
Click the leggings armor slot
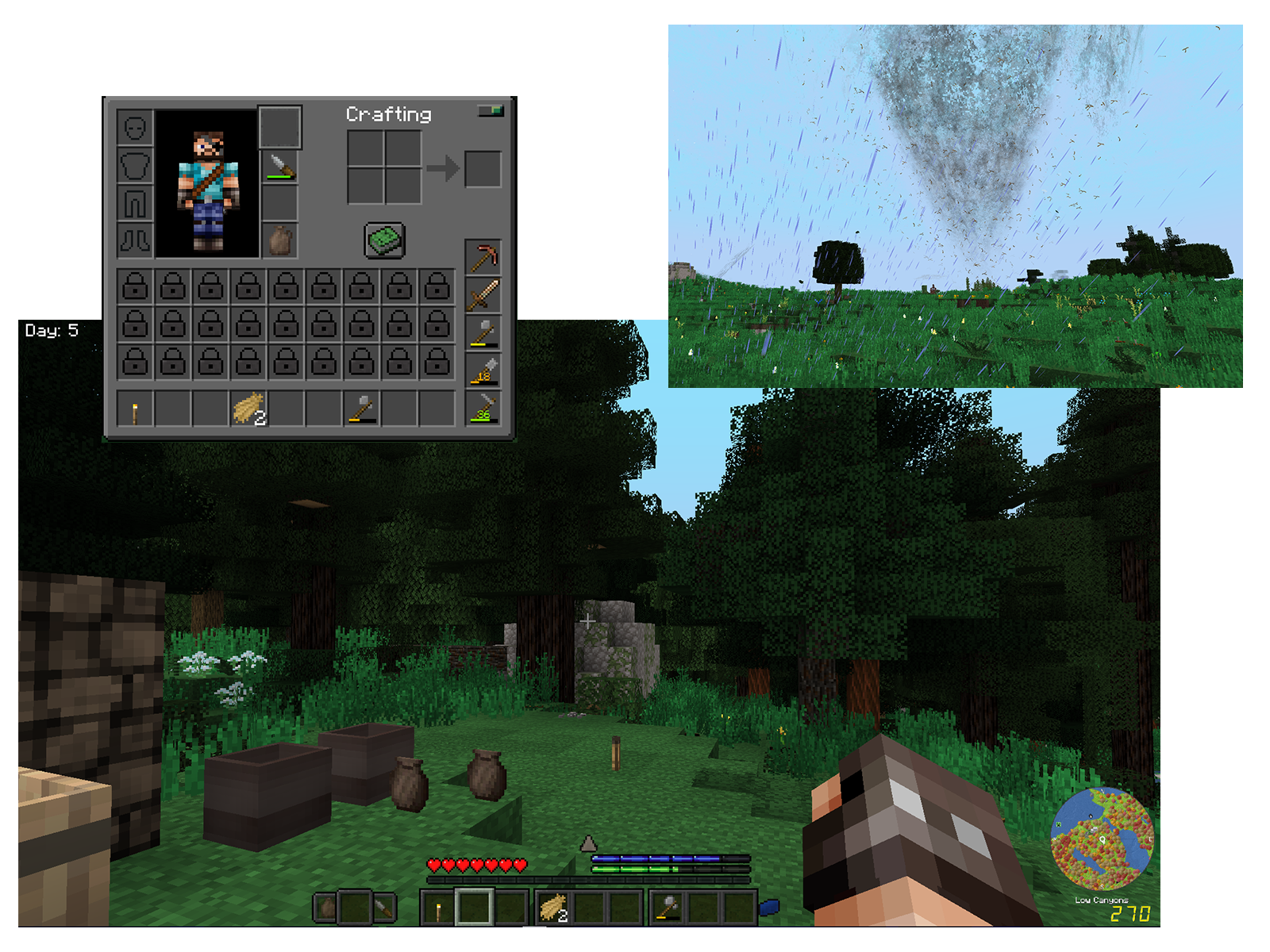click(x=135, y=202)
